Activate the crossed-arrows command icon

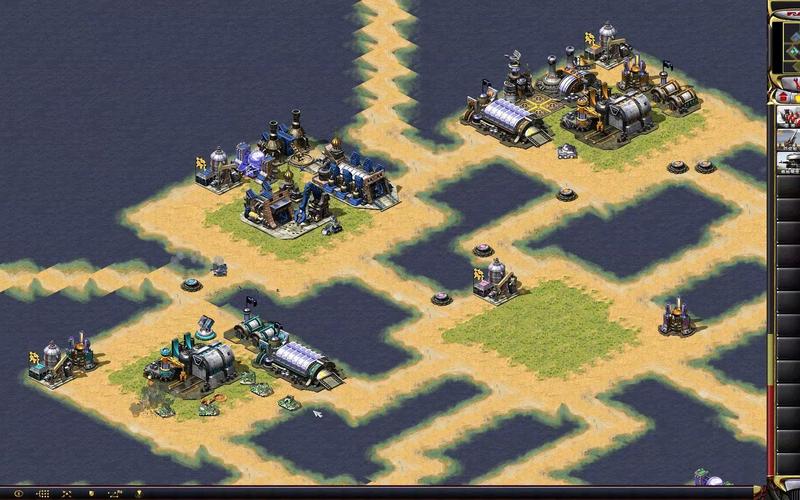[x=67, y=493]
